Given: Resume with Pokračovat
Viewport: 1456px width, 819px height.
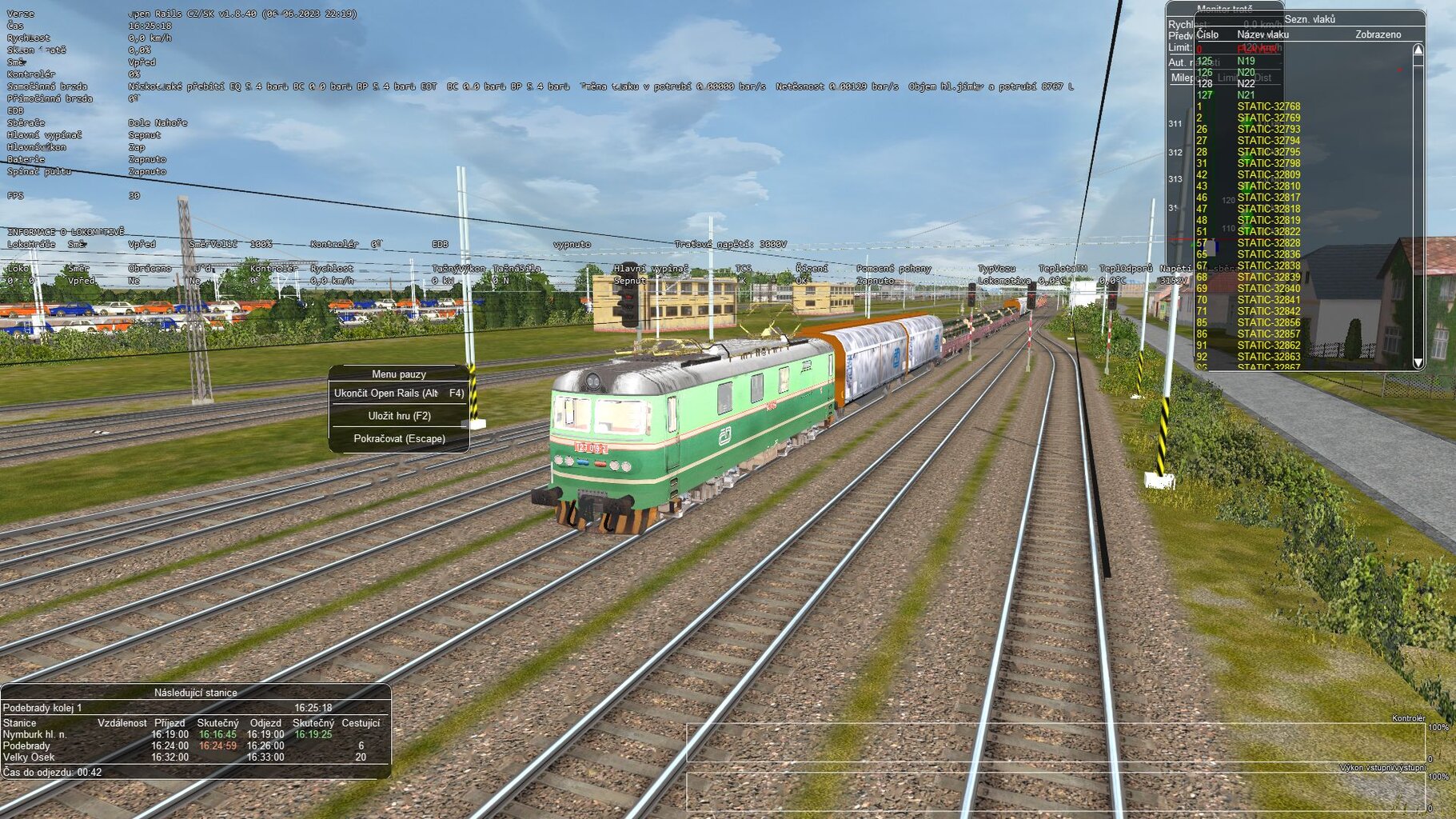Looking at the screenshot, I should click(x=399, y=439).
